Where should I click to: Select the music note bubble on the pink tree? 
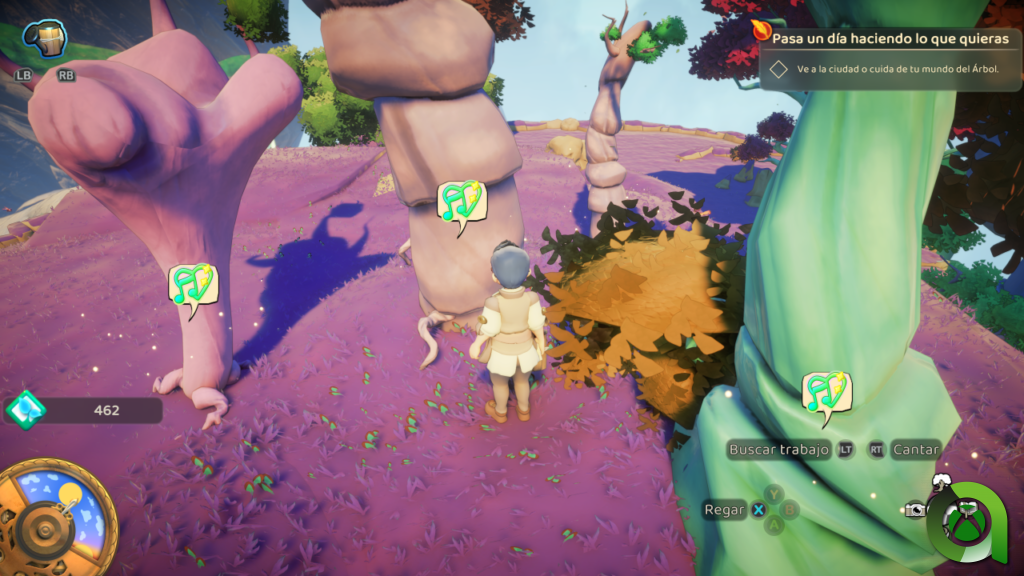192,285
